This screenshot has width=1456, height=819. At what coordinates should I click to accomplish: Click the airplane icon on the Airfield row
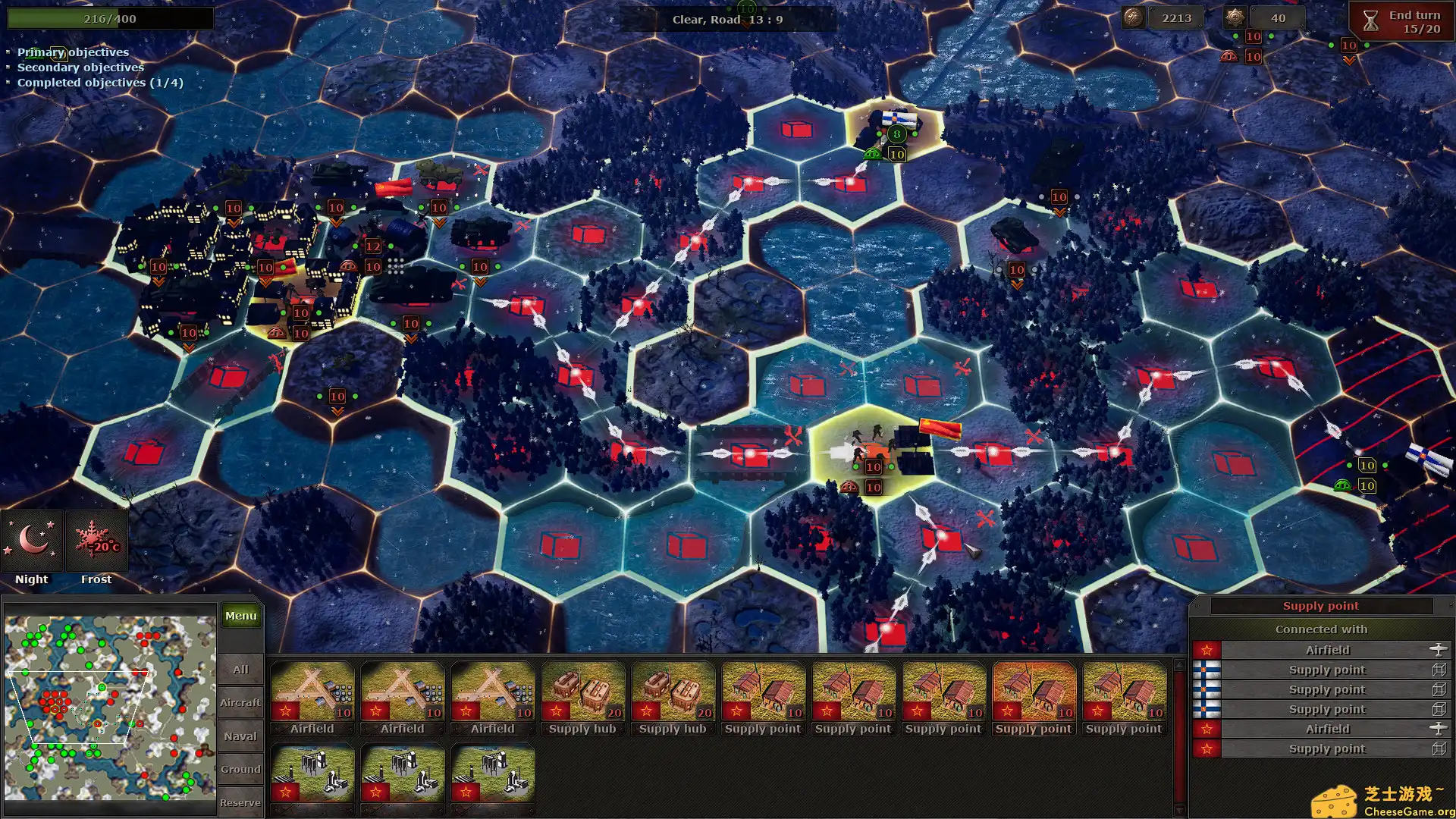click(1440, 650)
